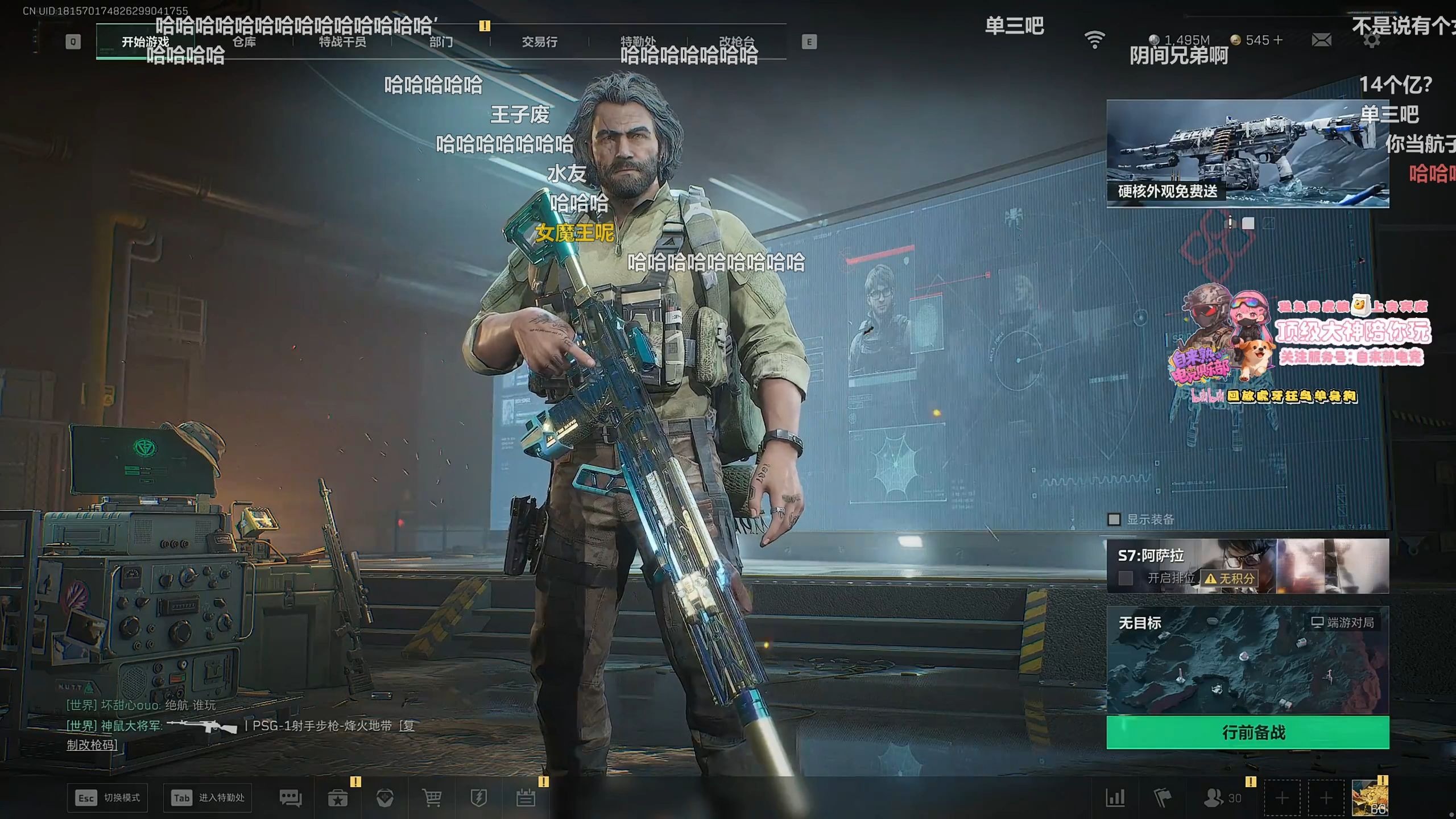The image size is (1456, 819).
Task: Open the mail envelope icon
Action: (1321, 40)
